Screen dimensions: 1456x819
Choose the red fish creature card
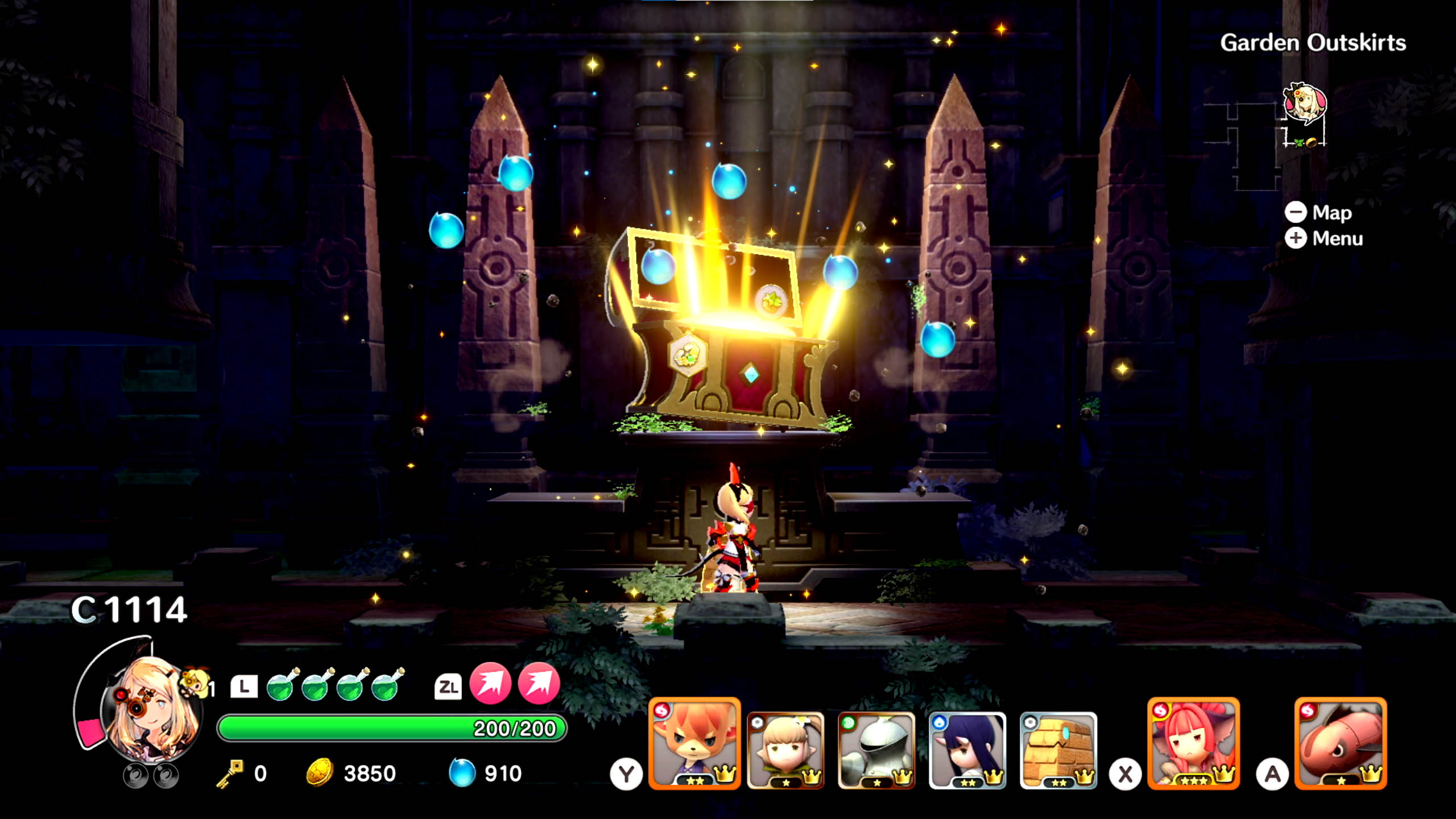1341,743
